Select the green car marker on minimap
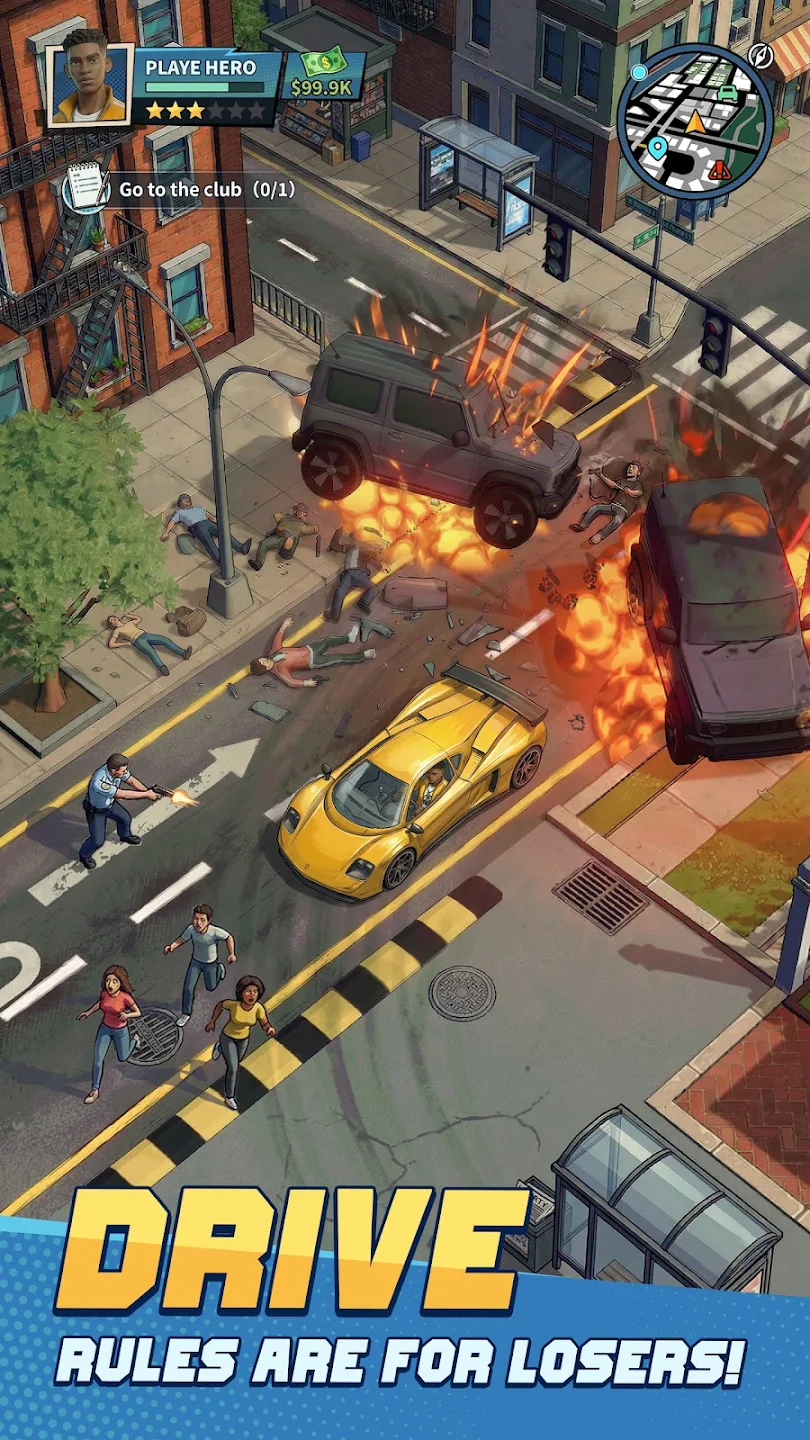Screen dimensions: 810x1440 point(727,92)
